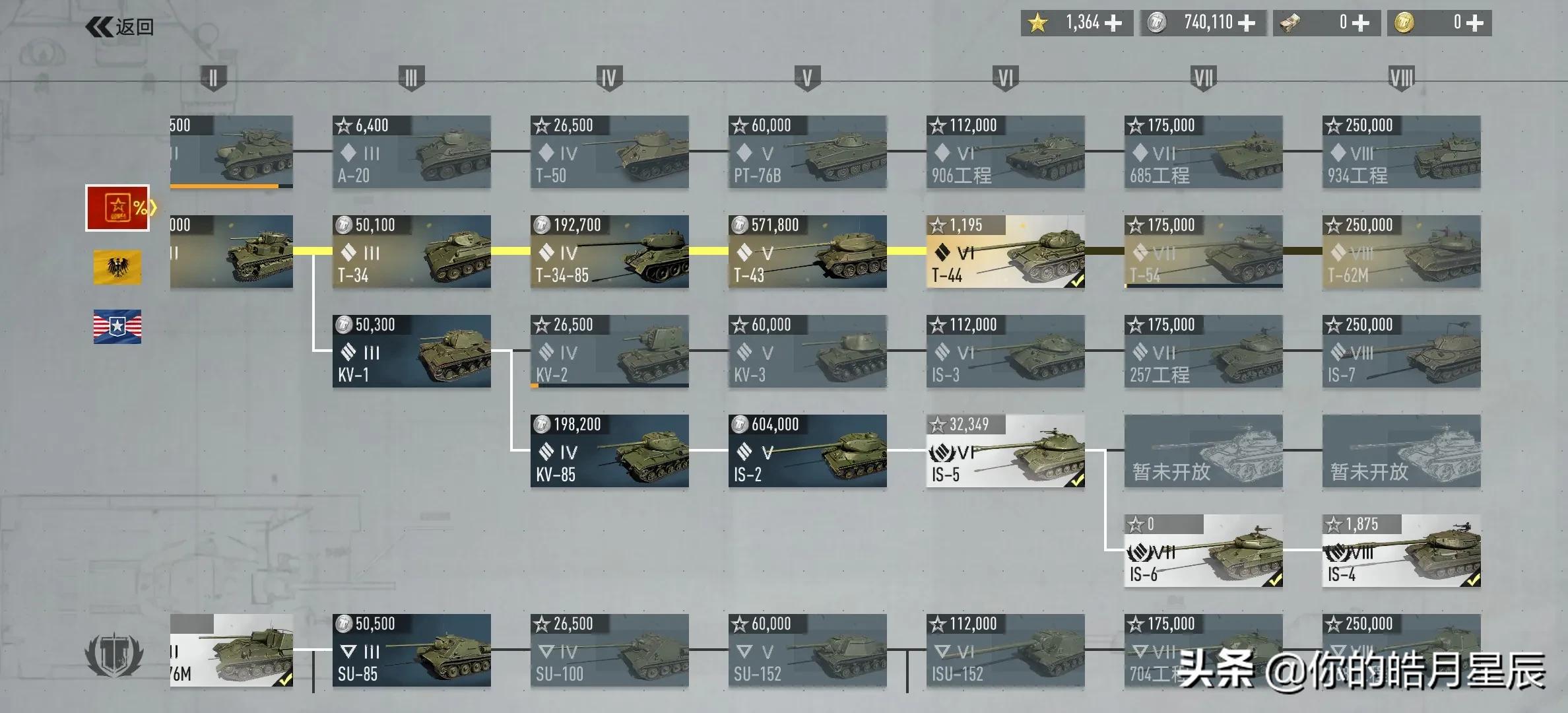Image resolution: width=1568 pixels, height=713 pixels.
Task: Switch to the German eagle flag nation
Action: pyautogui.click(x=117, y=267)
